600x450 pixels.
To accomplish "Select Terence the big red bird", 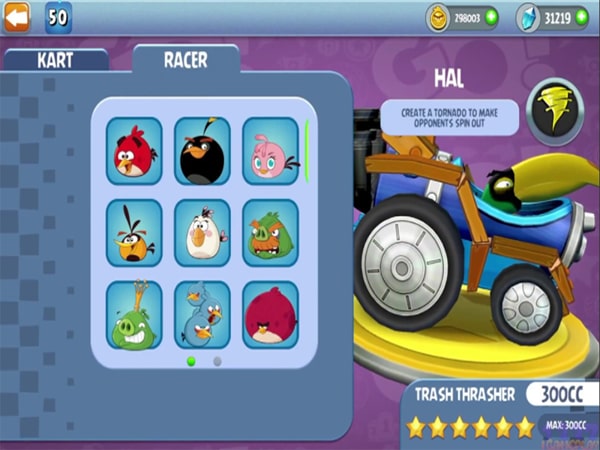I will click(x=270, y=314).
